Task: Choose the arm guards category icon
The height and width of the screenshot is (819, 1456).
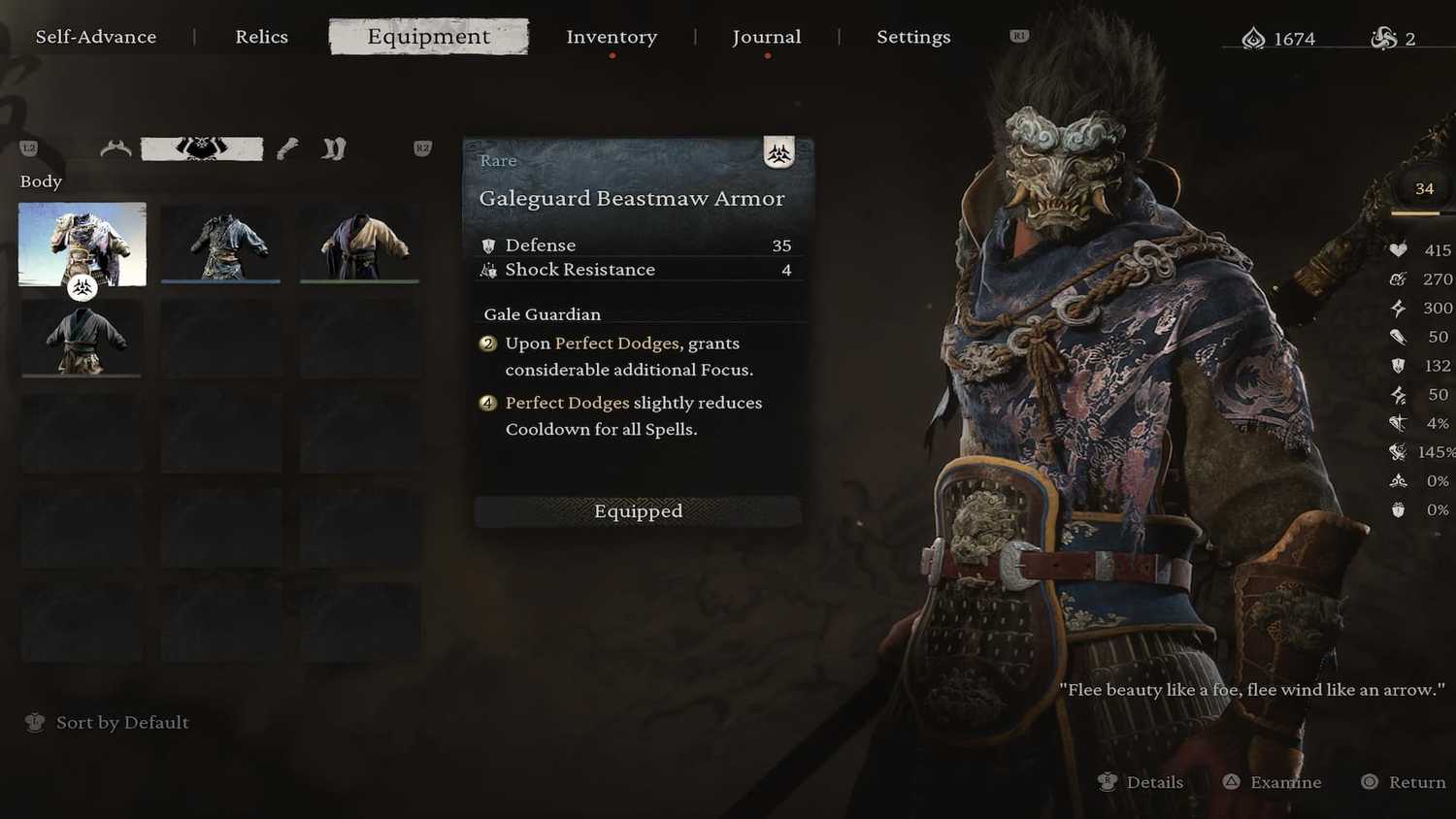Action: point(287,148)
